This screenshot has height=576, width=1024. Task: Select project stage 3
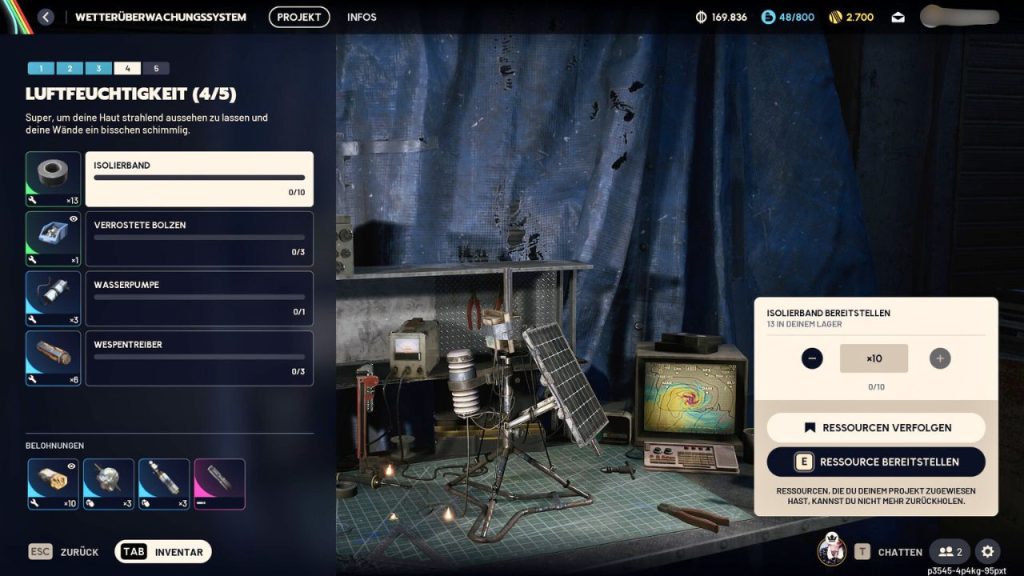(x=98, y=68)
